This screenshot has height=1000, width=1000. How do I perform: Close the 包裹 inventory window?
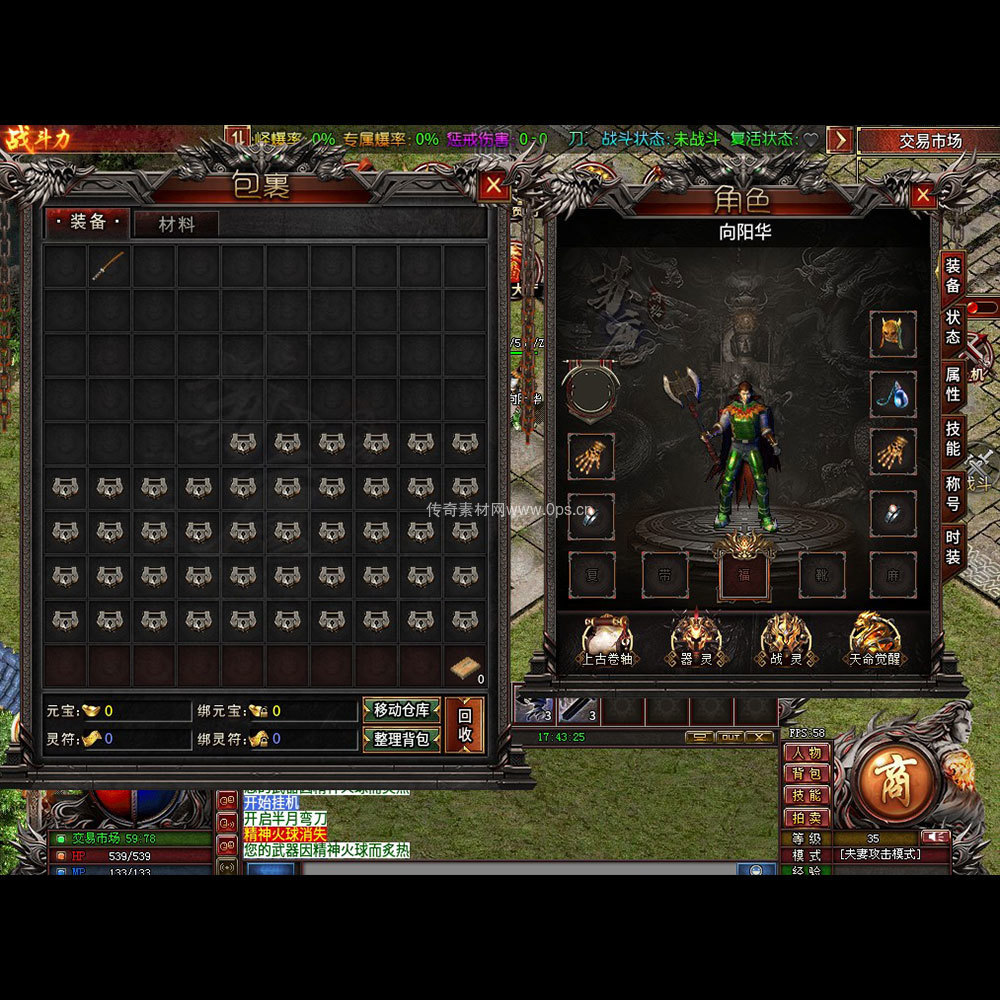point(493,186)
